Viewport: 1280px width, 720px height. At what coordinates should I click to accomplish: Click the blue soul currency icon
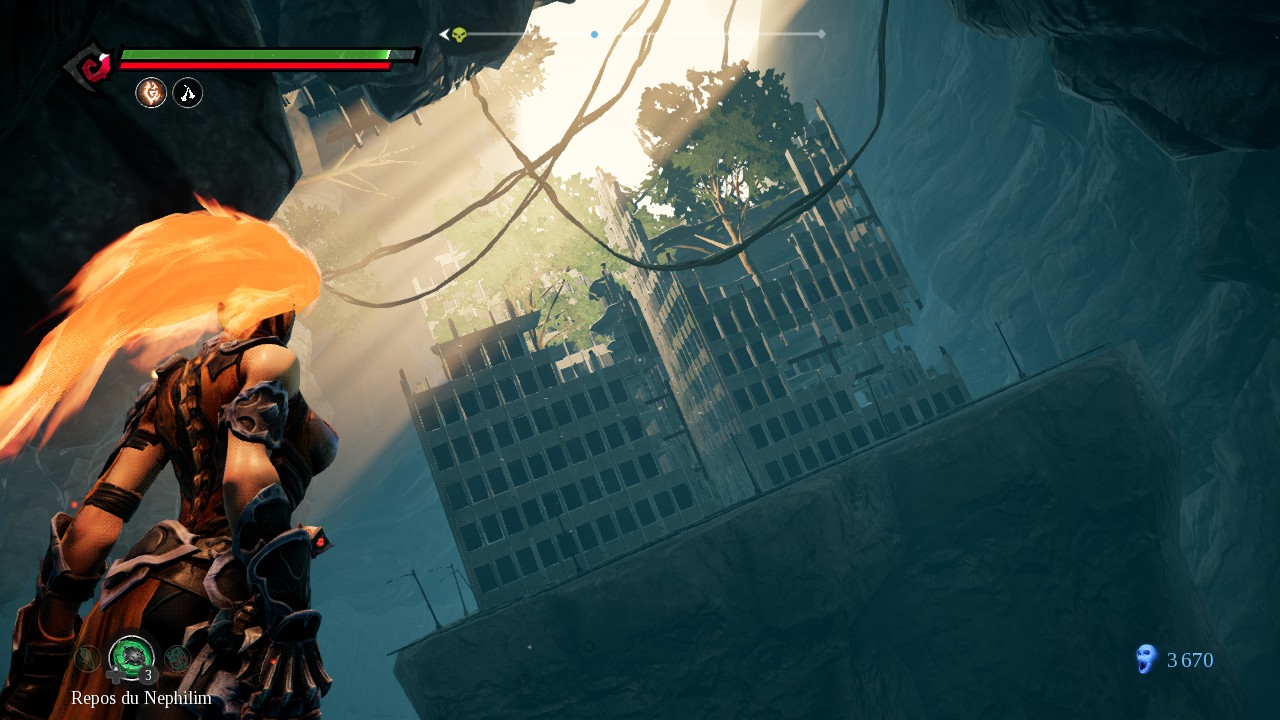click(1145, 659)
